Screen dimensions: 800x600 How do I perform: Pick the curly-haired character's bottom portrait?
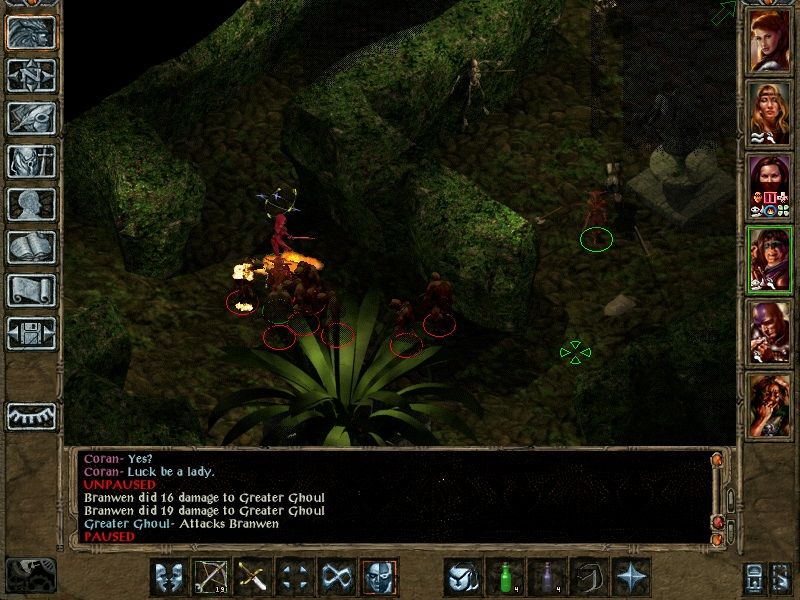[x=770, y=403]
